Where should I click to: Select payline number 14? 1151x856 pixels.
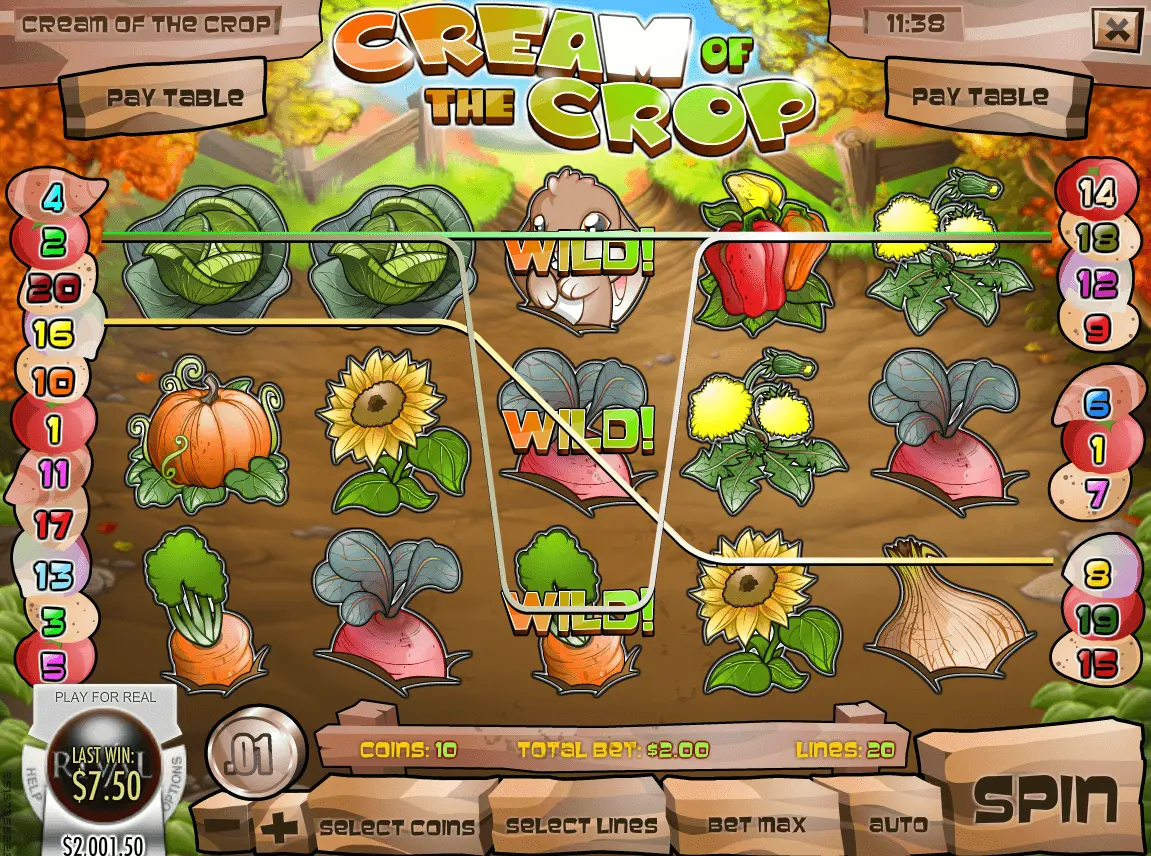(1098, 192)
